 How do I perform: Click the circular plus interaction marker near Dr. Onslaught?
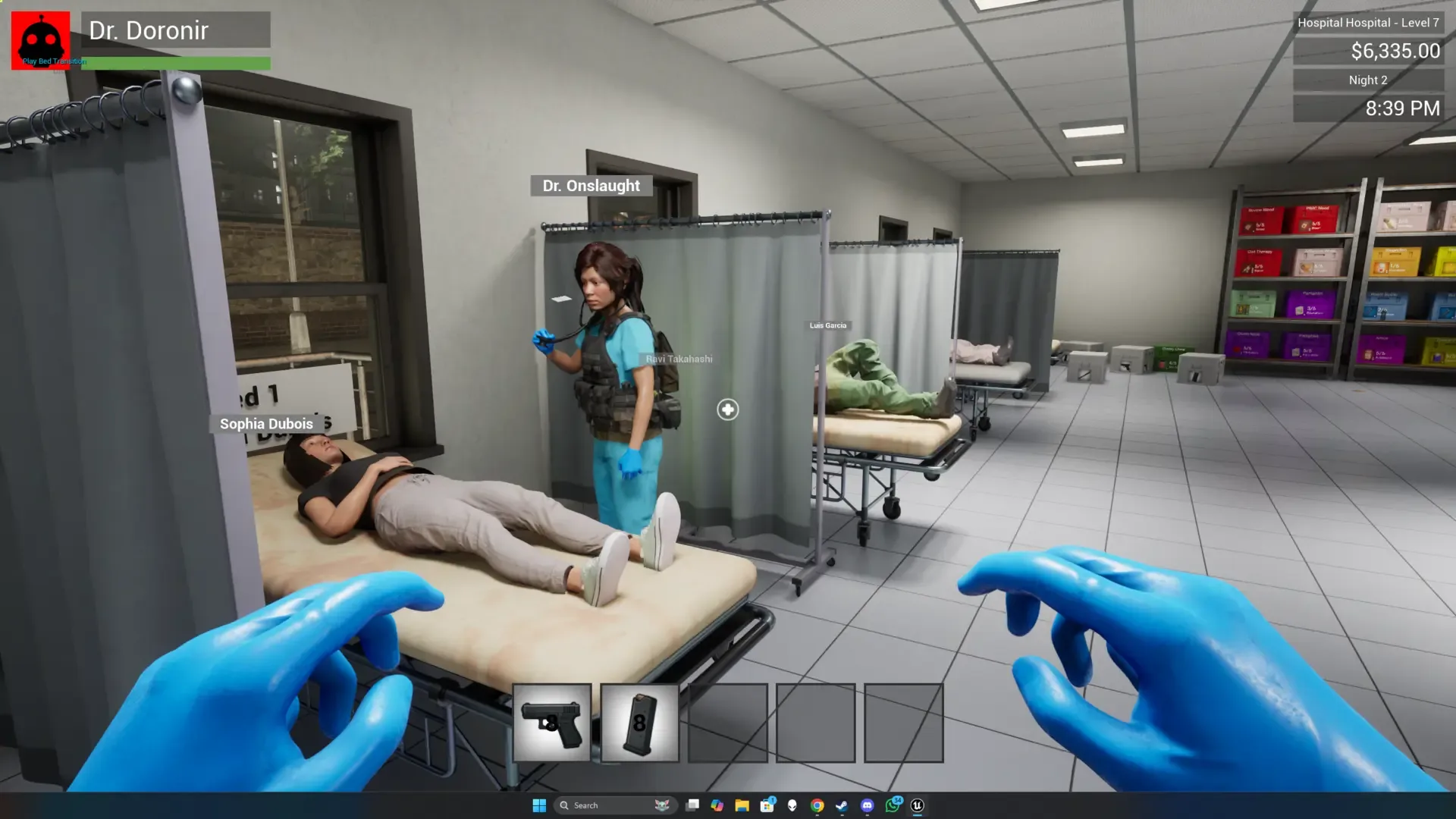point(727,409)
